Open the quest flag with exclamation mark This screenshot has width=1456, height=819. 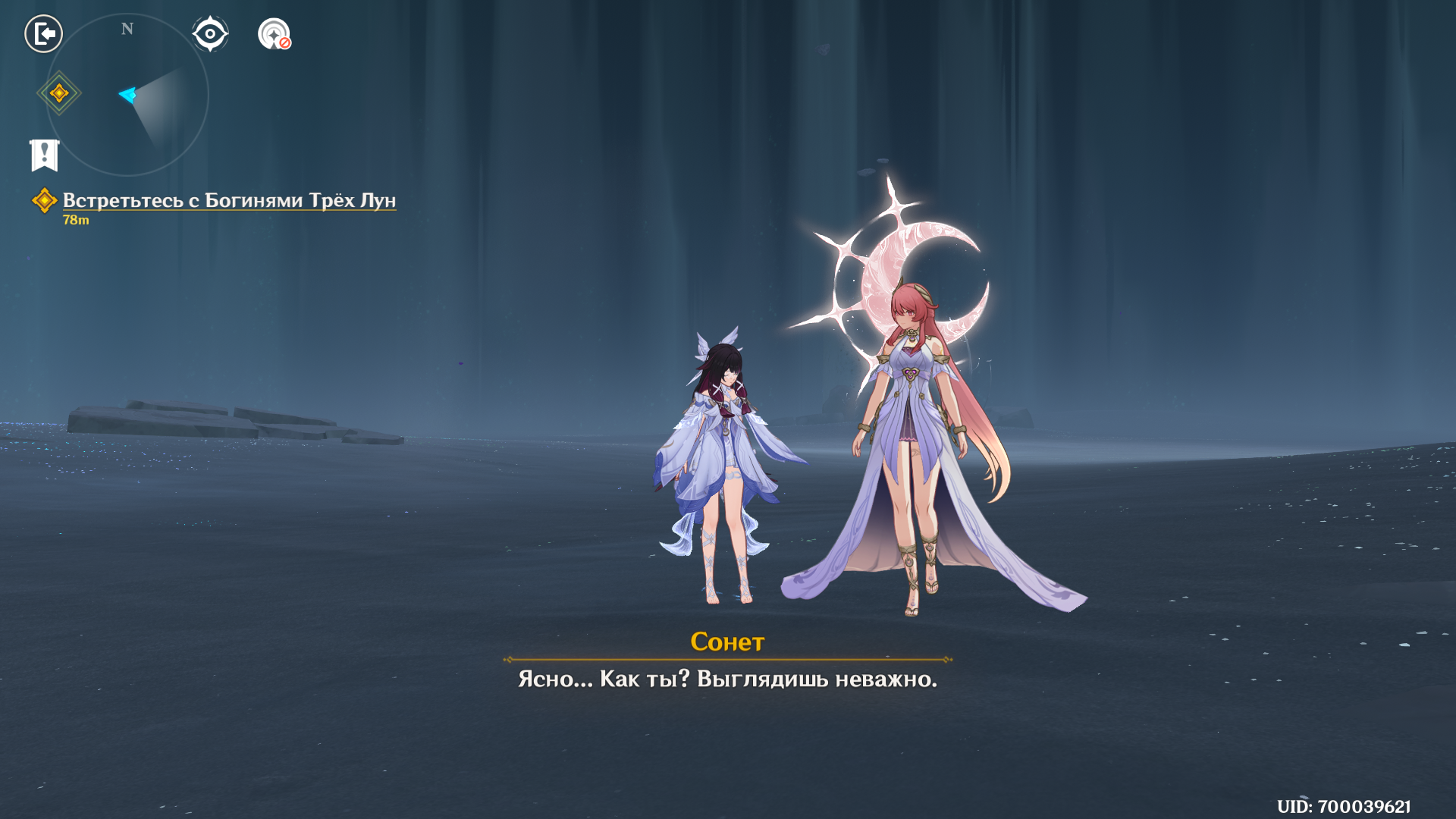pos(45,155)
